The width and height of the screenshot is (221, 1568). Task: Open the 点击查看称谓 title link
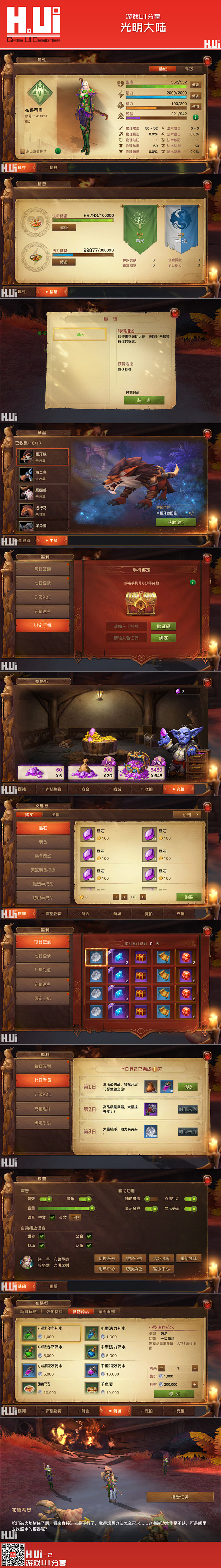tap(36, 151)
